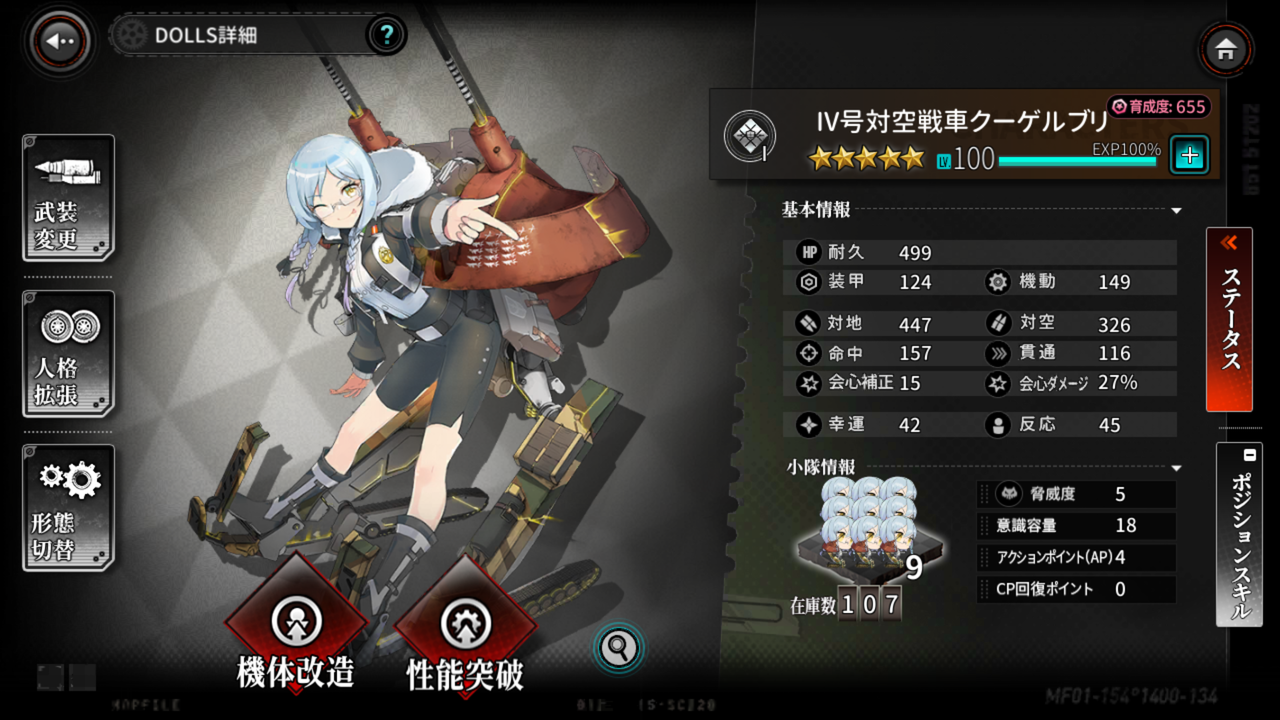Collapse the 基本情報 section
Viewport: 1280px width, 720px height.
pos(1176,211)
